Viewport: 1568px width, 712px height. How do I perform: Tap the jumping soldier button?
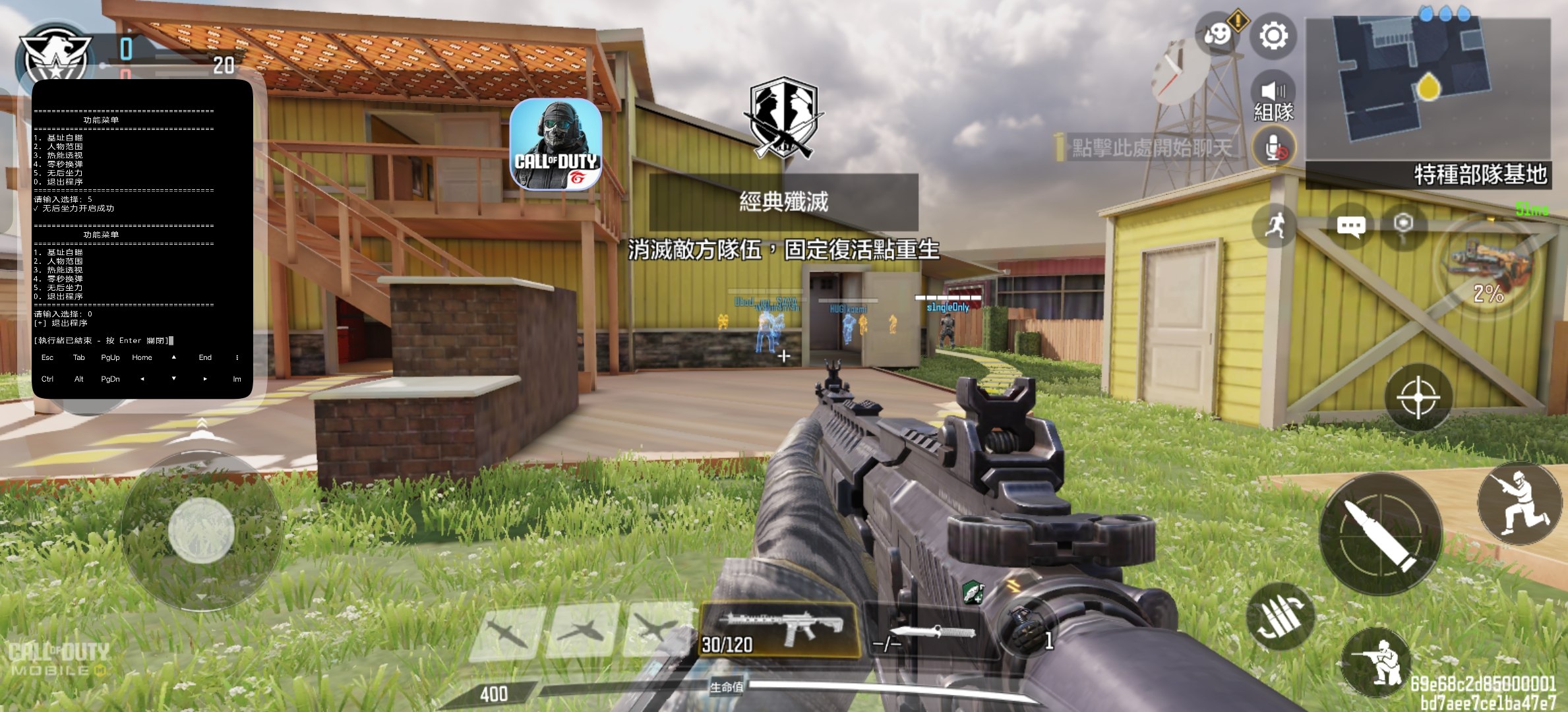pyautogui.click(x=1519, y=503)
